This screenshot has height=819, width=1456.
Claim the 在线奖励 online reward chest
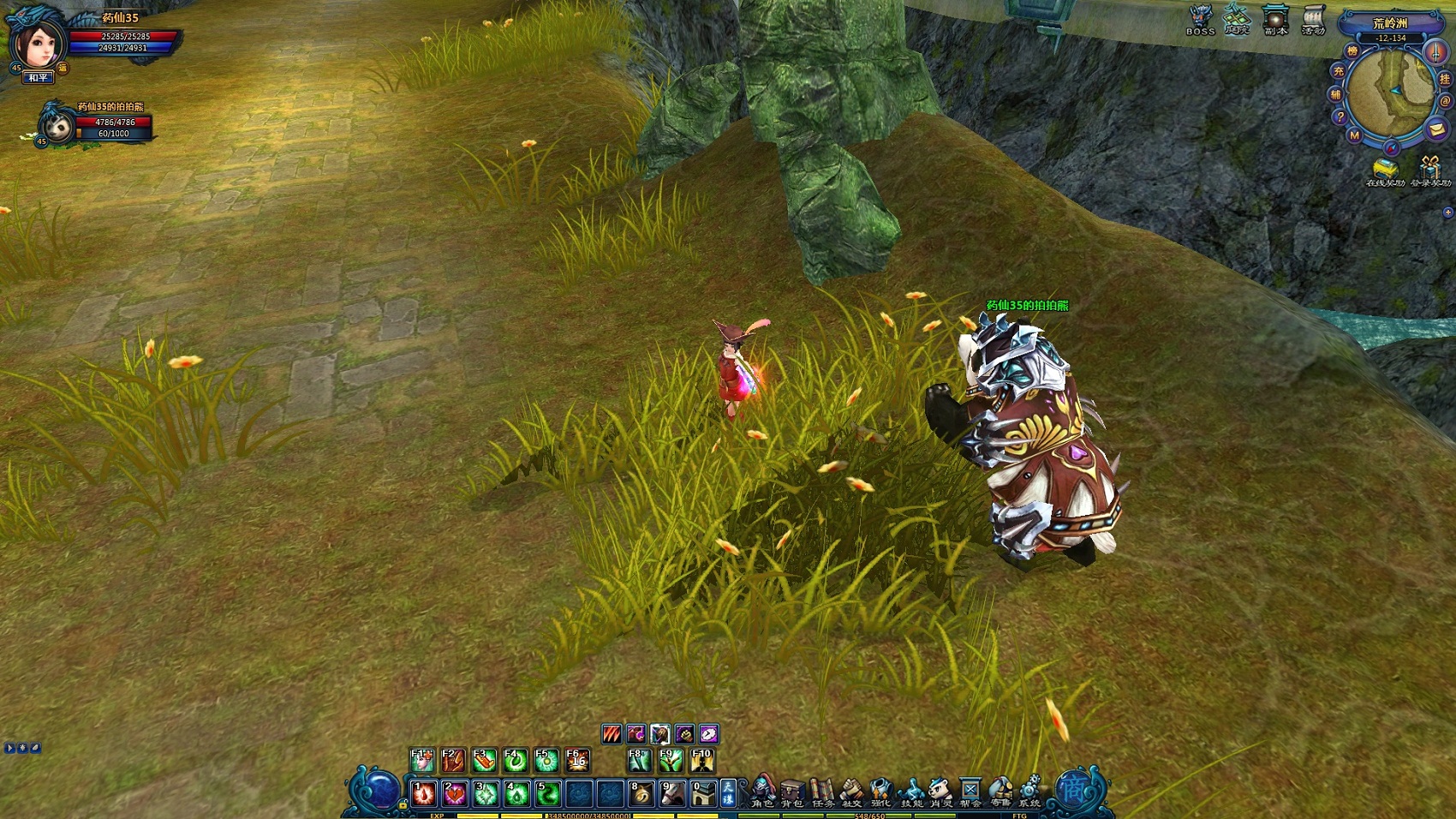click(1385, 170)
